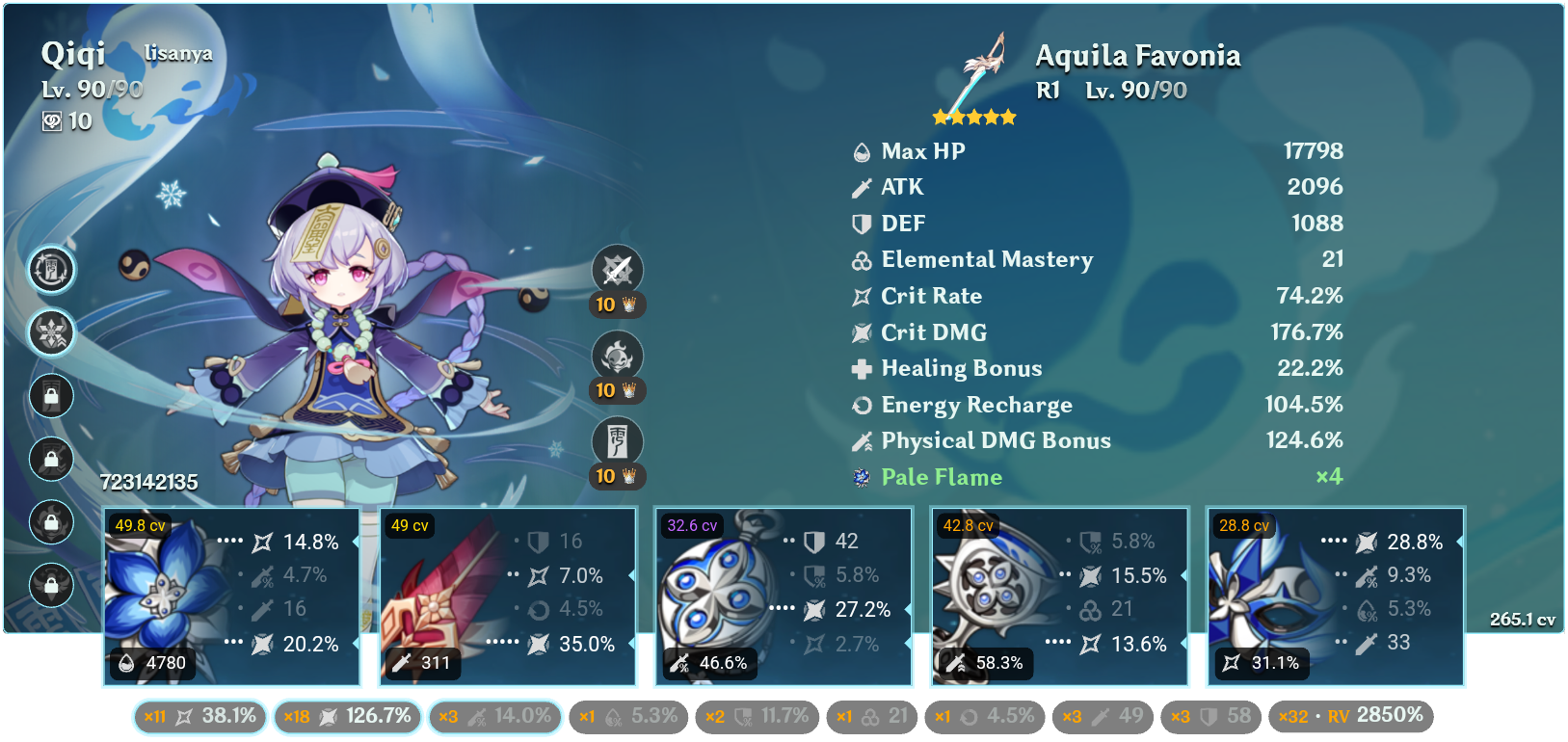Image resolution: width=1568 pixels, height=742 pixels.
Task: Open the Pale Flame ×4 set link
Action: coord(940,476)
